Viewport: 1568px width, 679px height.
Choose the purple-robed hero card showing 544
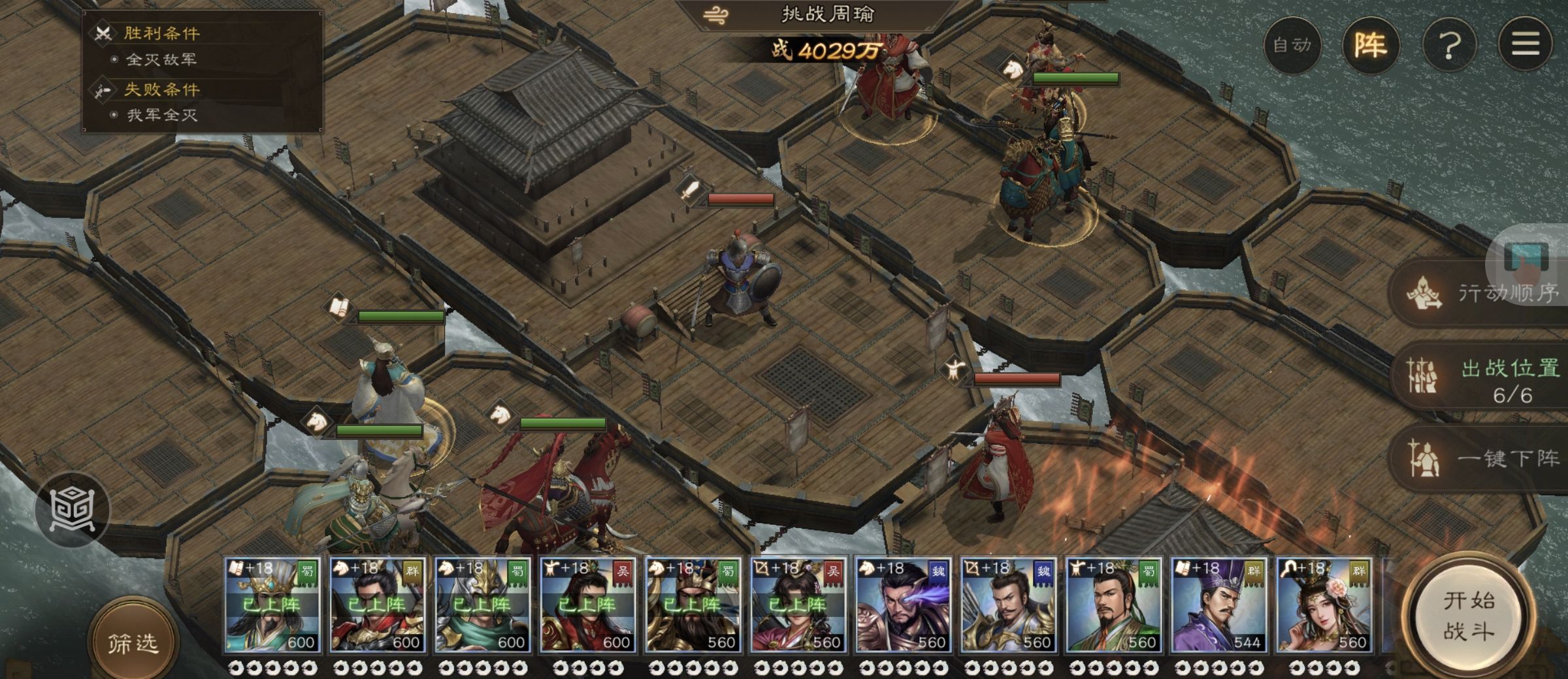[1218, 605]
